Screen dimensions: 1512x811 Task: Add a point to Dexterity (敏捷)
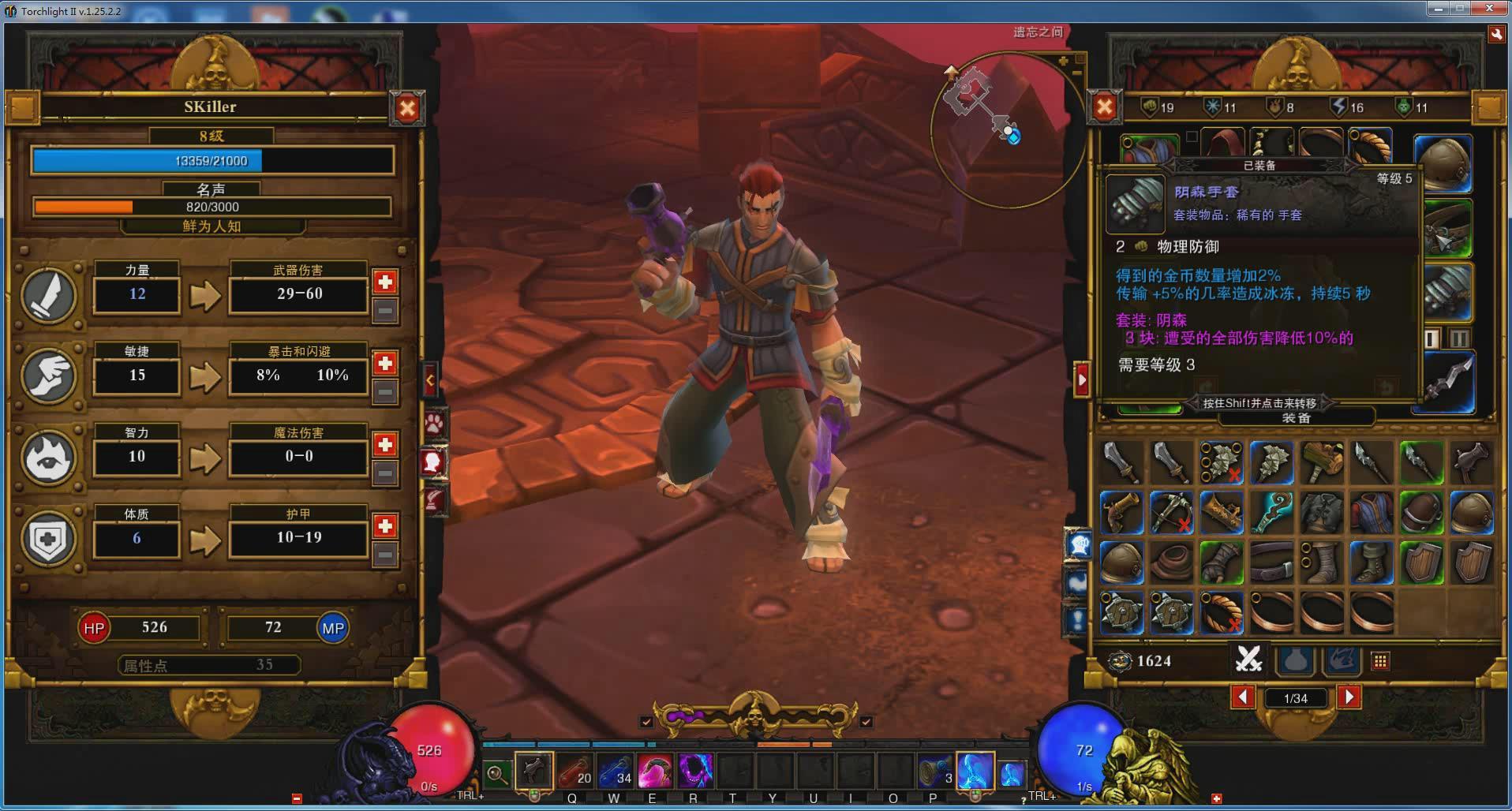click(x=385, y=363)
